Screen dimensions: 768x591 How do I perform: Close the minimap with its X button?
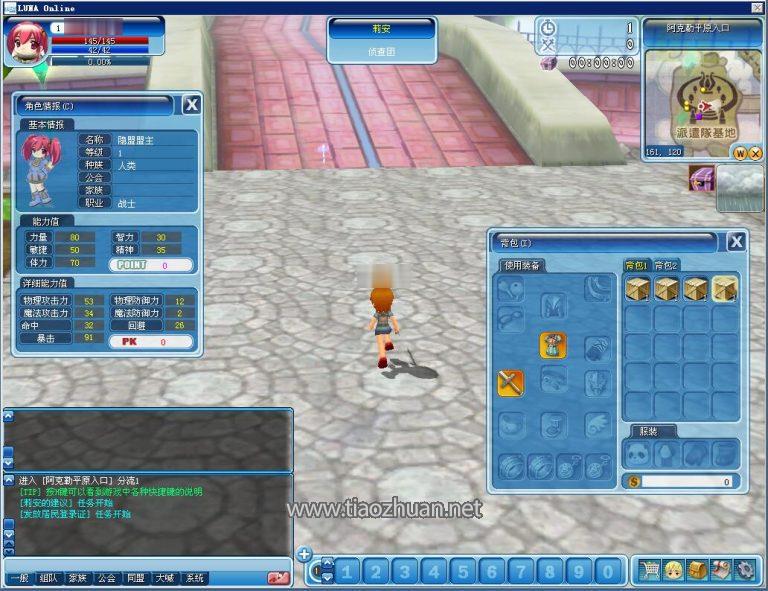click(754, 153)
